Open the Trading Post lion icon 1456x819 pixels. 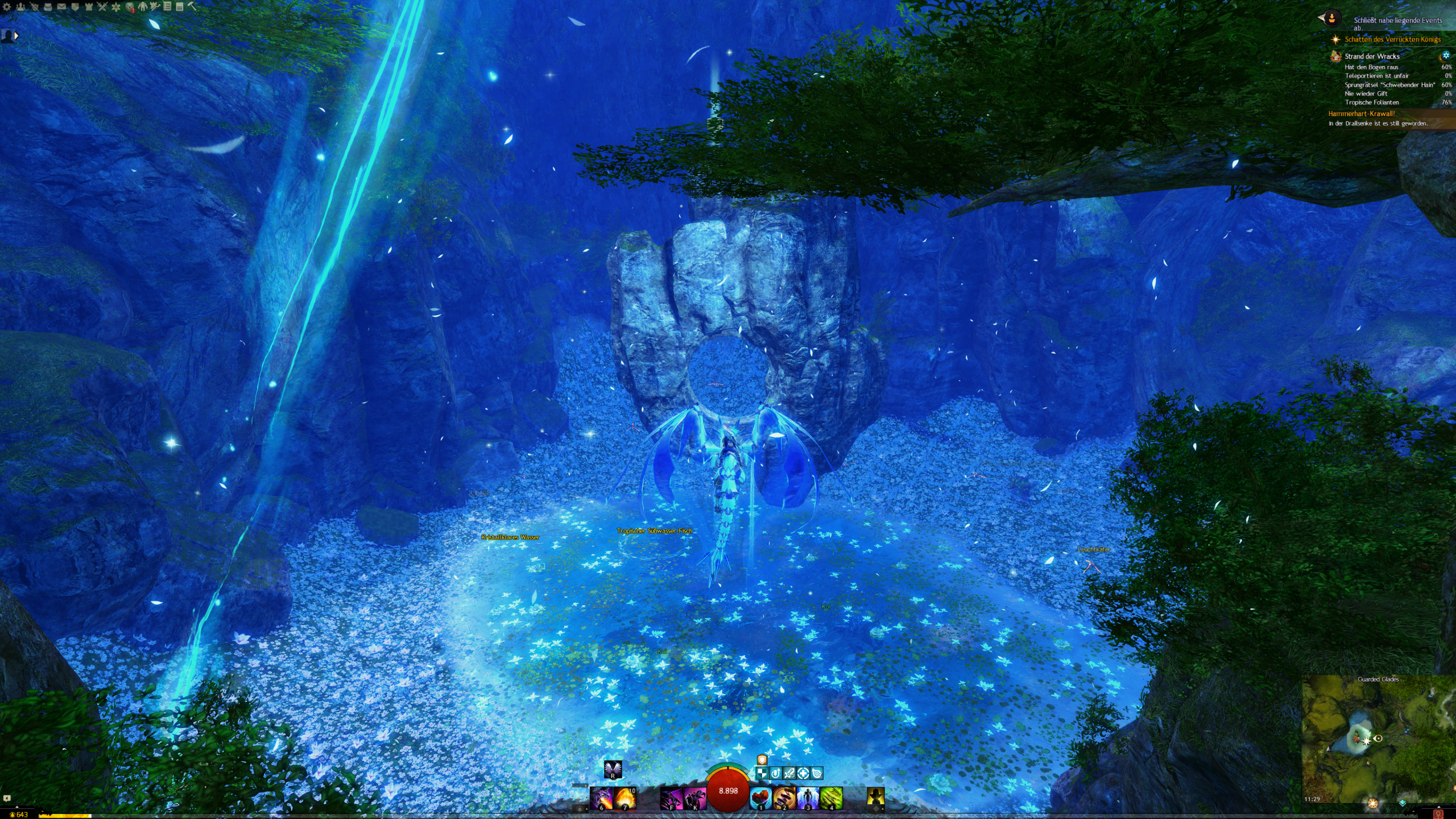(130, 7)
